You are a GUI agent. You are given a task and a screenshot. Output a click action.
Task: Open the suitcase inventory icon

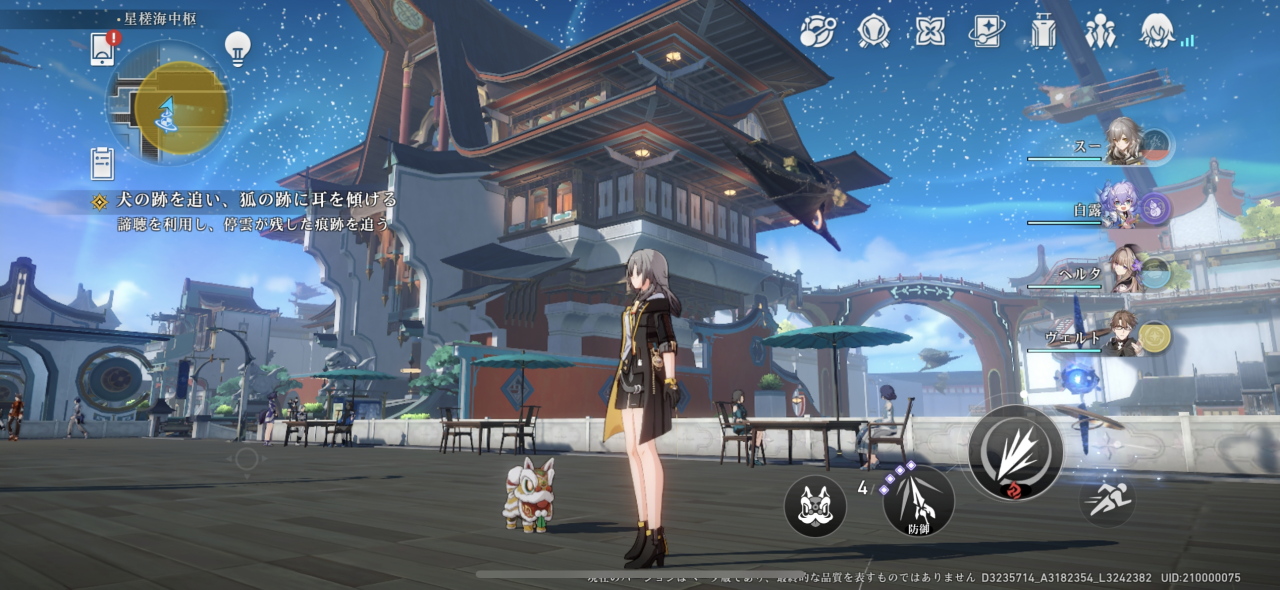click(x=1043, y=31)
